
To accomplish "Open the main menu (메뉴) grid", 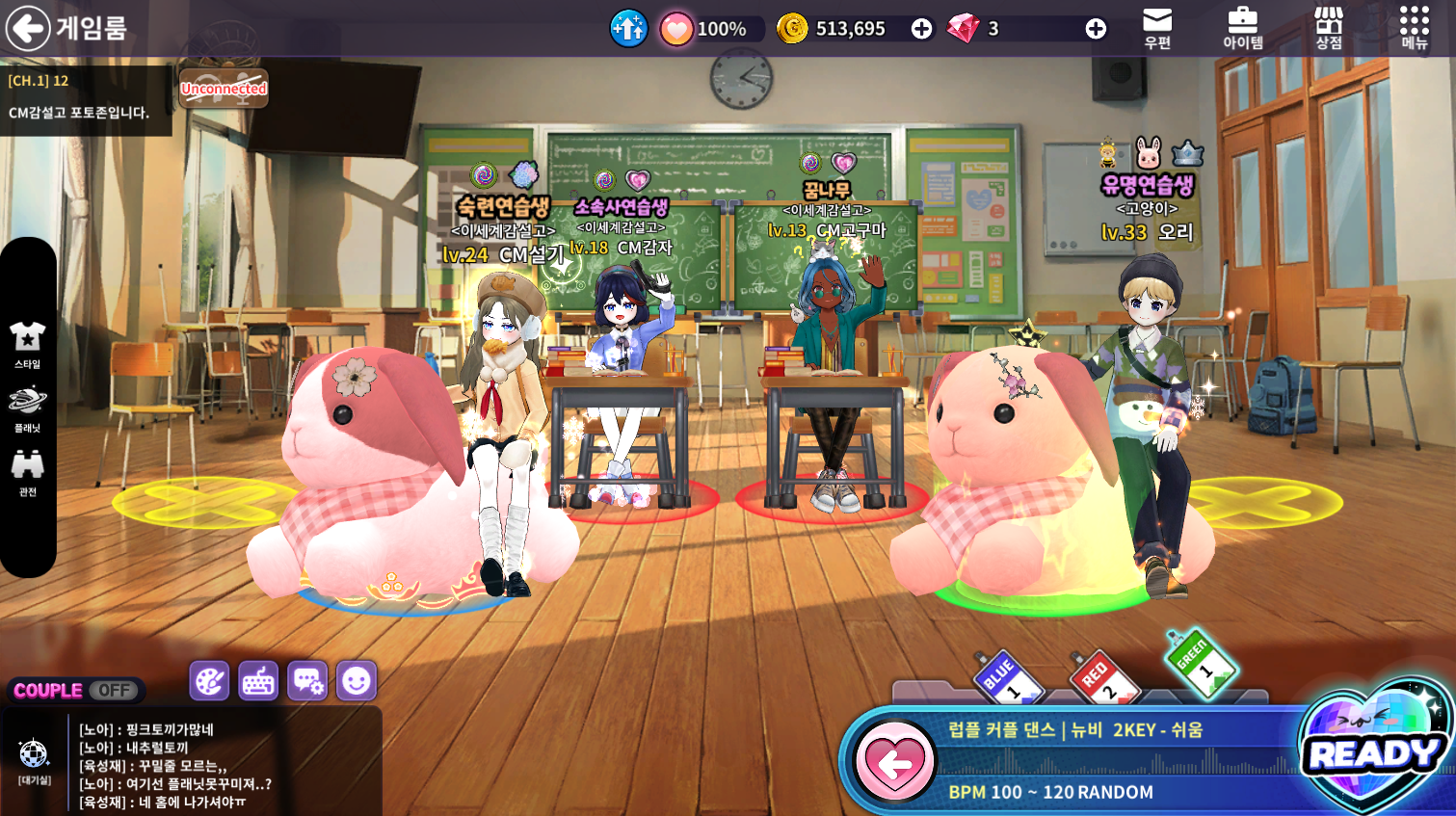I will [x=1414, y=28].
